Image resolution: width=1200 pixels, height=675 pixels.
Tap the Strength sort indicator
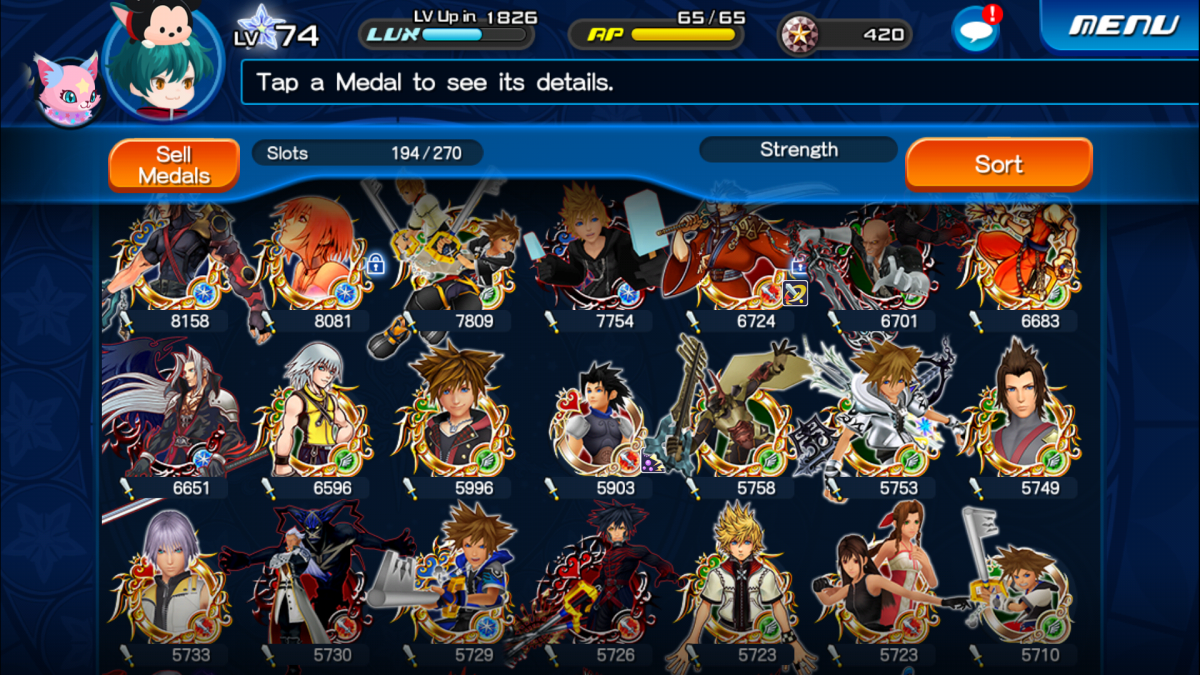[798, 150]
